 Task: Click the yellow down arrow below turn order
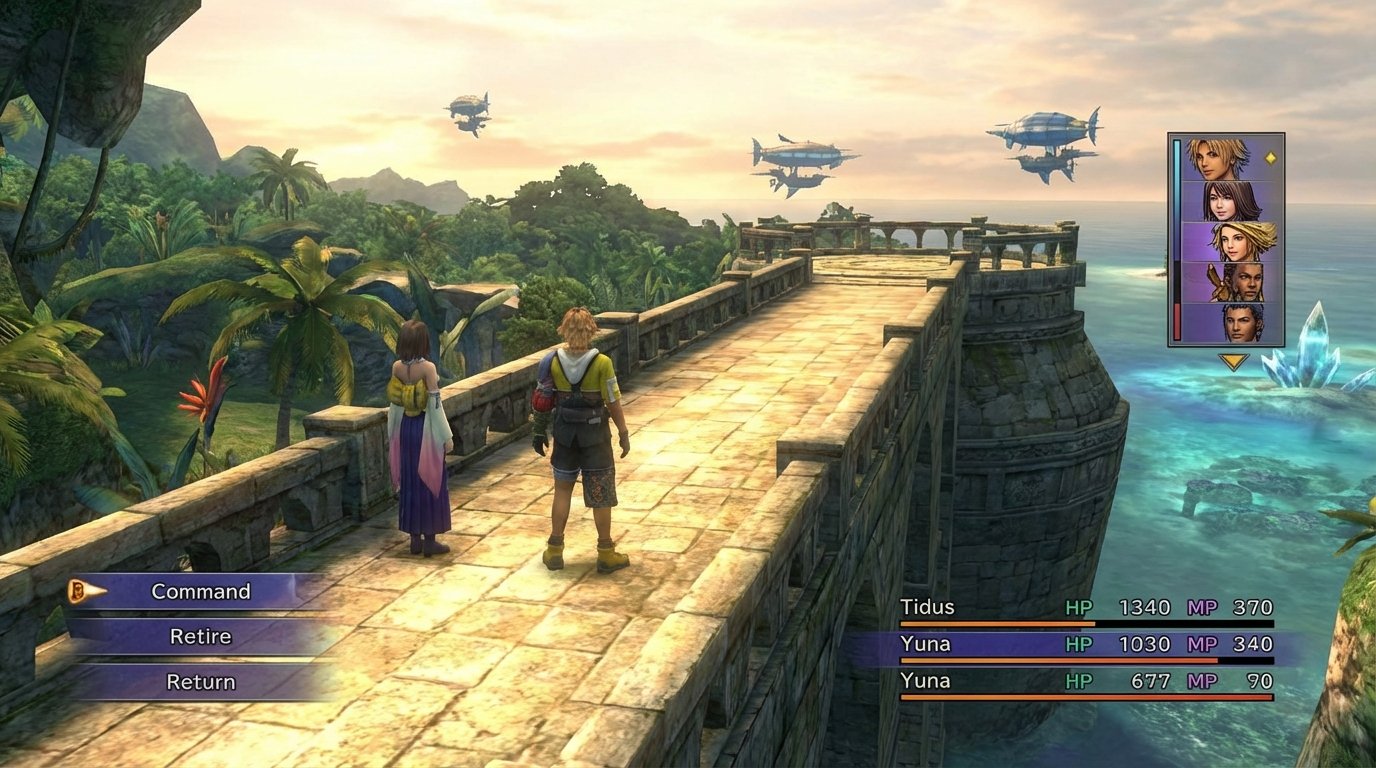point(1233,361)
